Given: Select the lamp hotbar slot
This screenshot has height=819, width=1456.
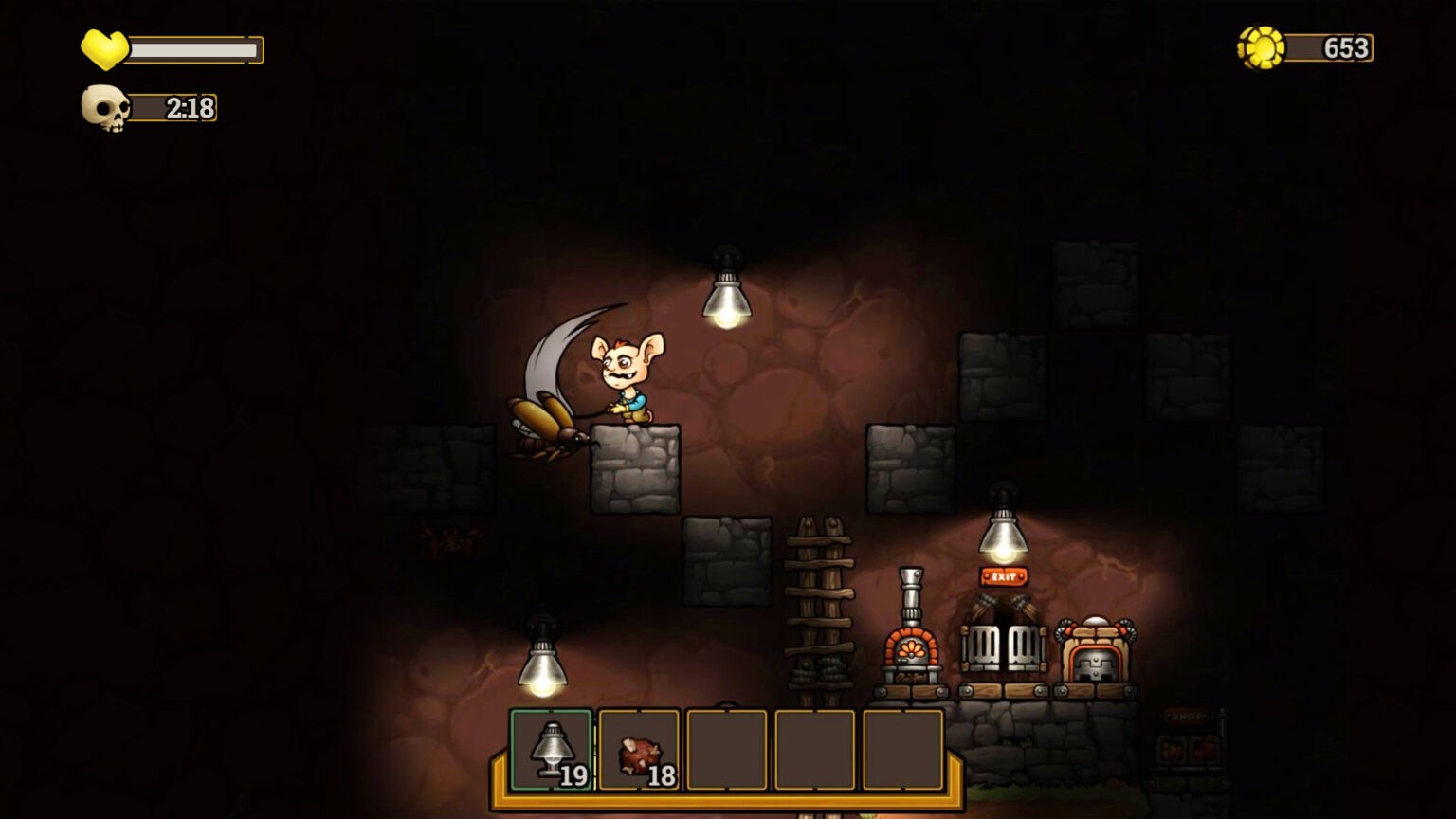Looking at the screenshot, I should (x=552, y=750).
